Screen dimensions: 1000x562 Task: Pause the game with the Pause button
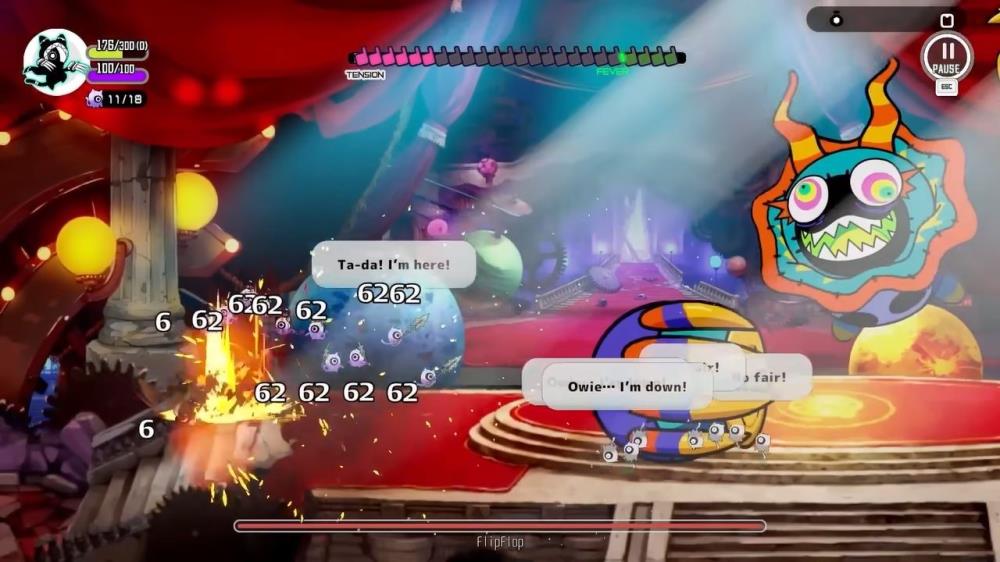click(x=946, y=56)
